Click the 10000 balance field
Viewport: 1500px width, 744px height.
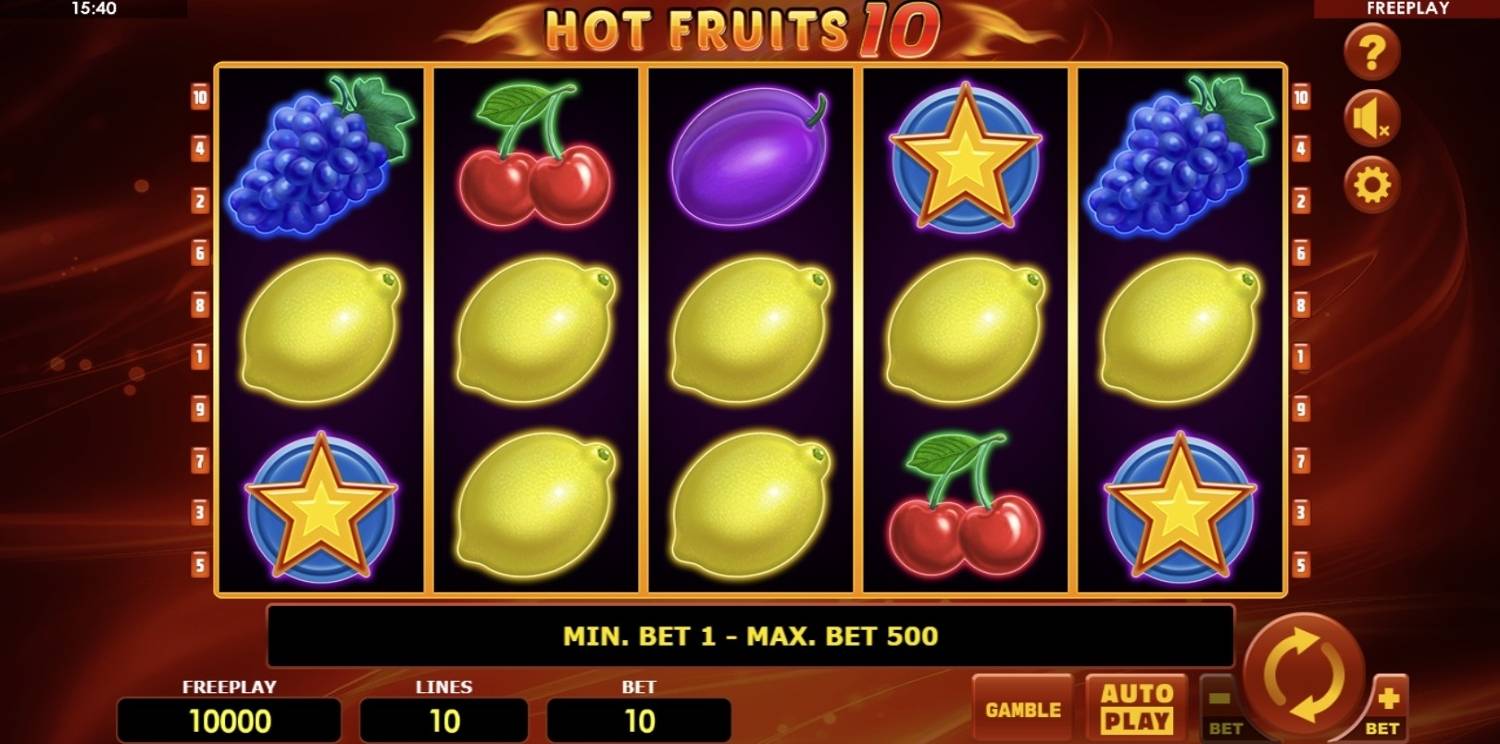point(229,718)
